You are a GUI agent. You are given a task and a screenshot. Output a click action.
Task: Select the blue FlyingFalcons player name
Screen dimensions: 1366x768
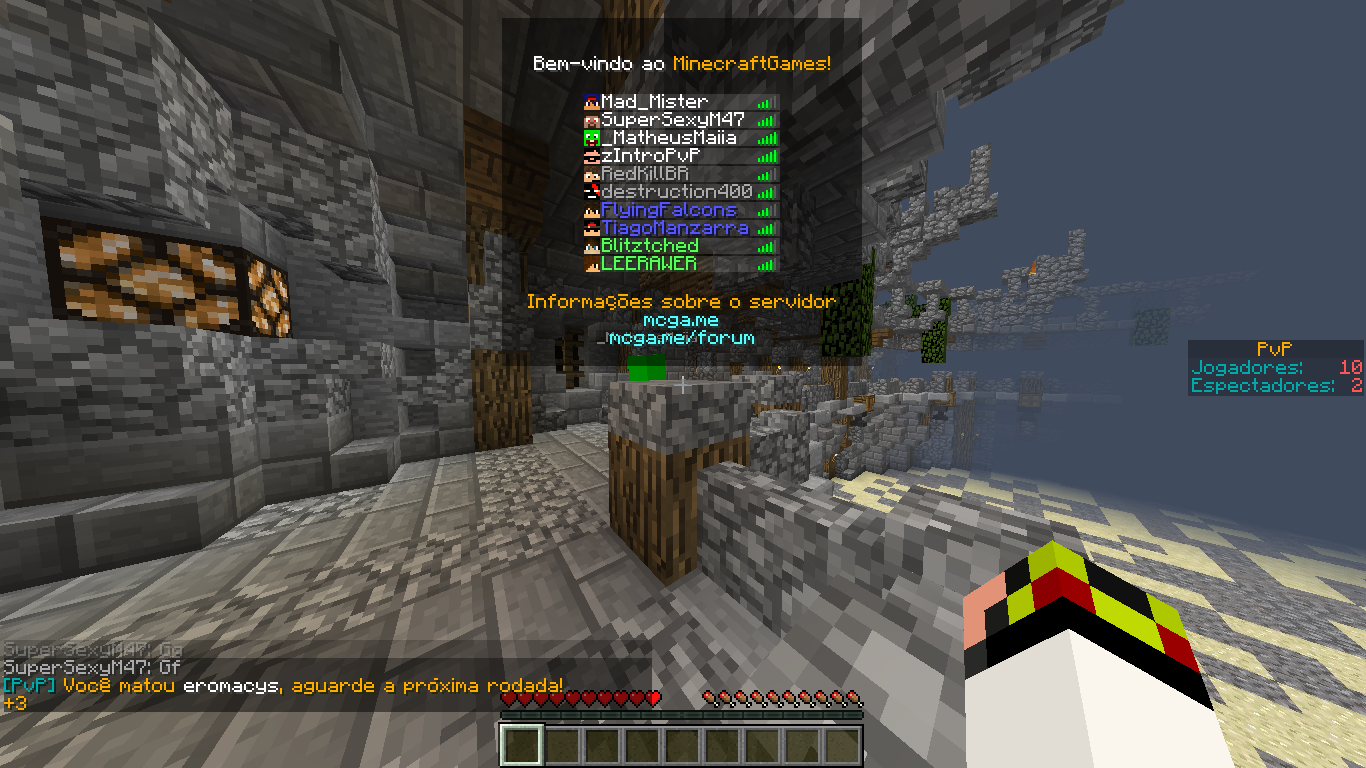[668, 210]
